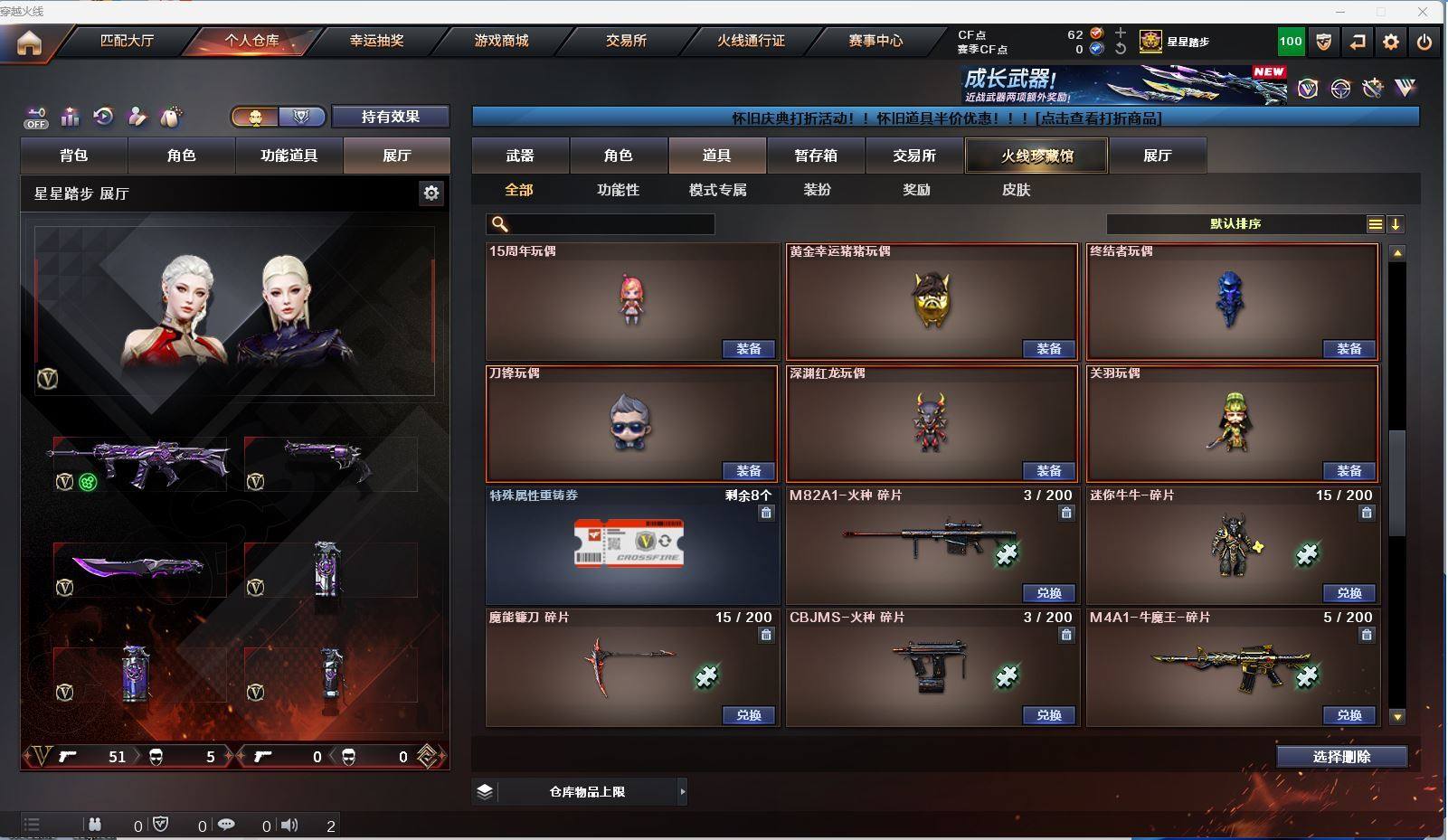Open the 交易所 in the top navigation bar
The width and height of the screenshot is (1448, 840).
pyautogui.click(x=626, y=41)
